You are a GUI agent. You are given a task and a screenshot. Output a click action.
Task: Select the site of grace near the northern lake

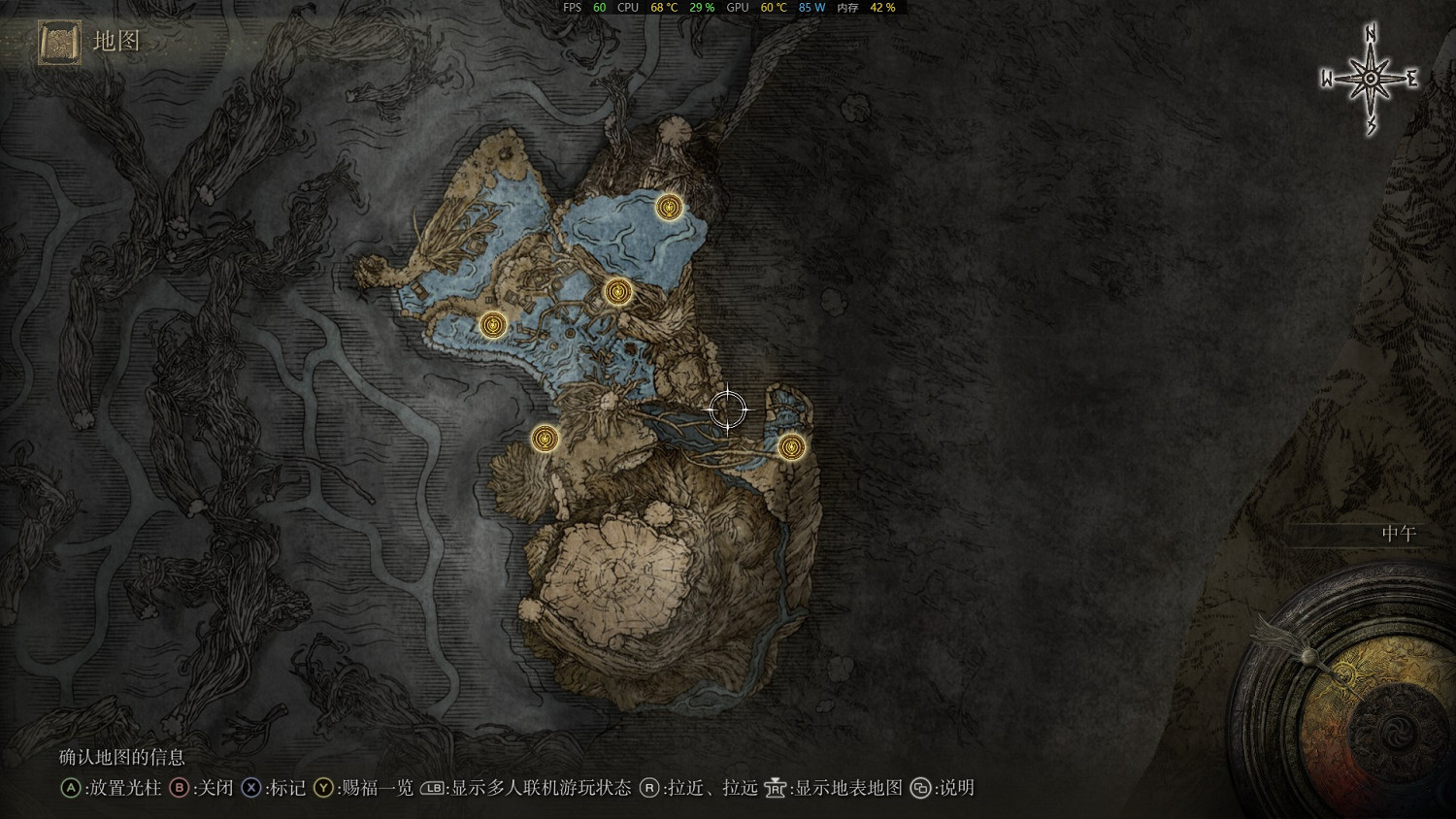(669, 209)
